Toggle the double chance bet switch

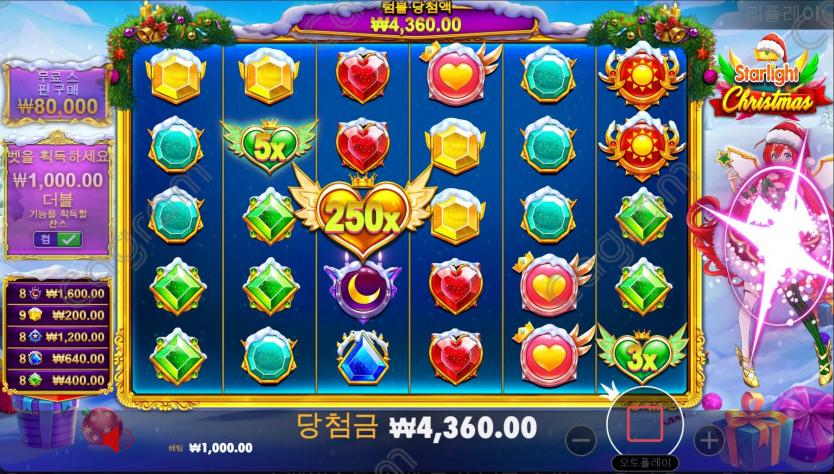(x=56, y=239)
